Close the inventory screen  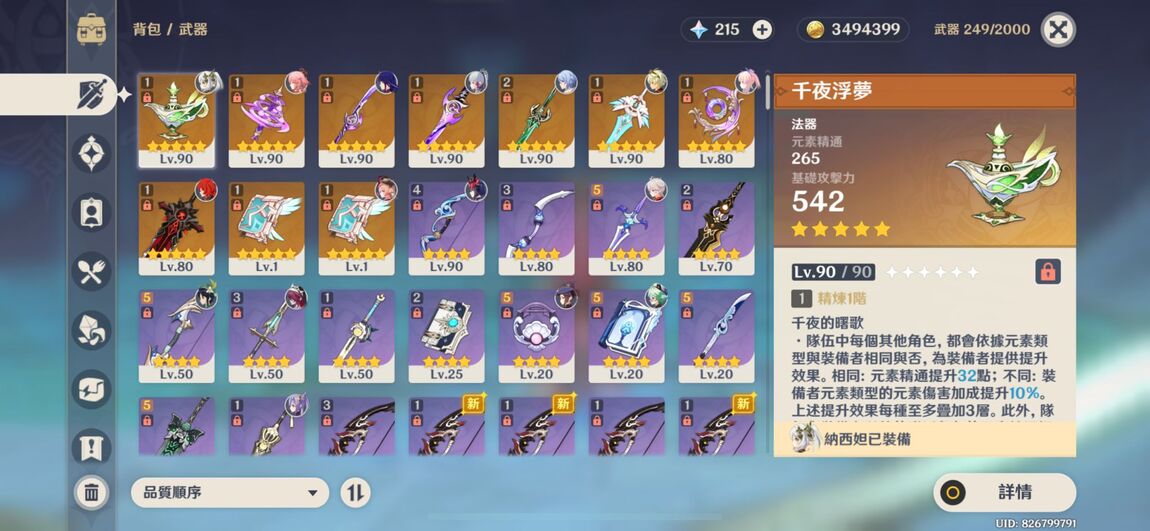1058,29
